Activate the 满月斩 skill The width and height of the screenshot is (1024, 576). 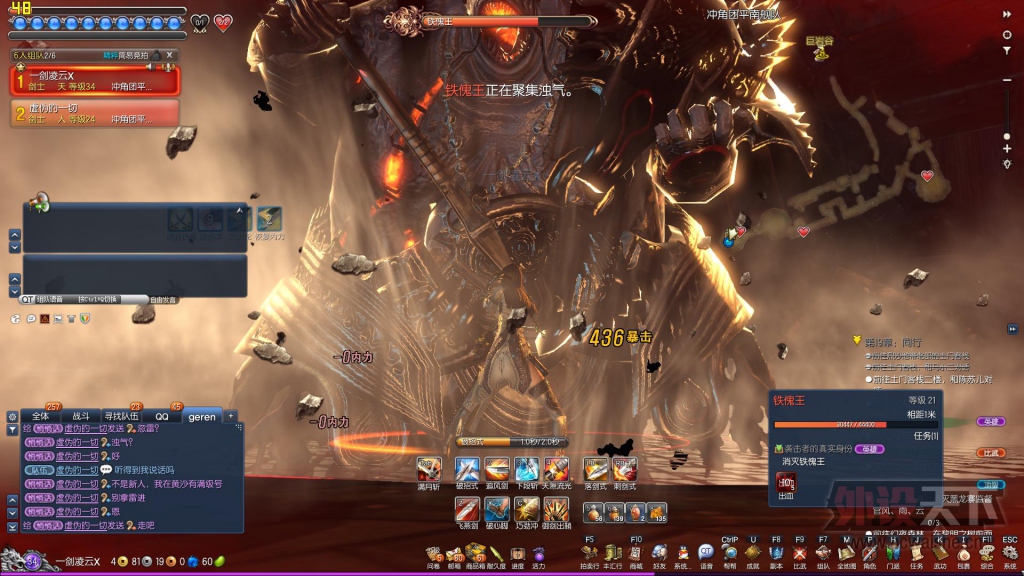(429, 469)
